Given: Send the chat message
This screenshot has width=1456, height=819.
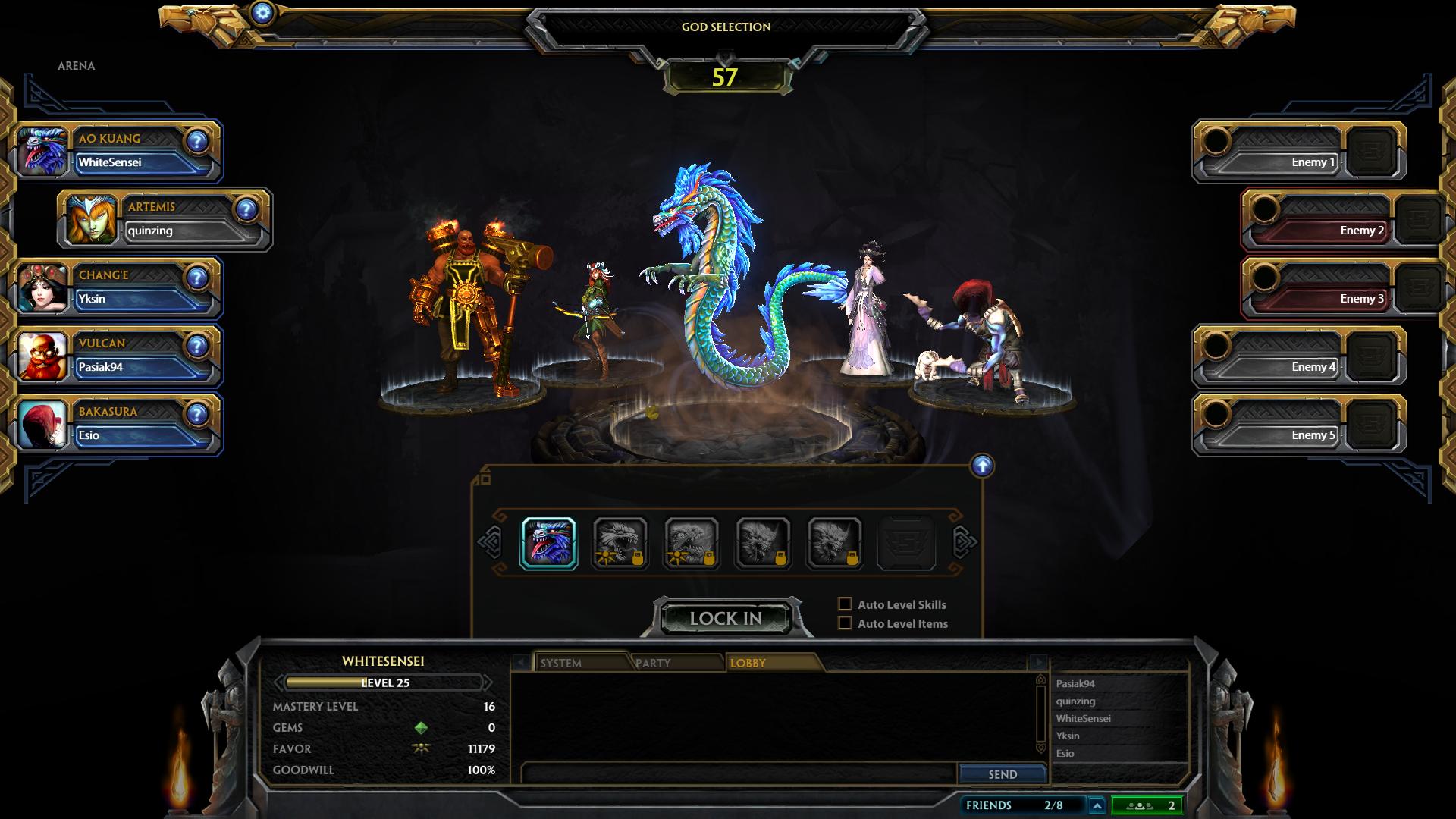Looking at the screenshot, I should point(1002,774).
